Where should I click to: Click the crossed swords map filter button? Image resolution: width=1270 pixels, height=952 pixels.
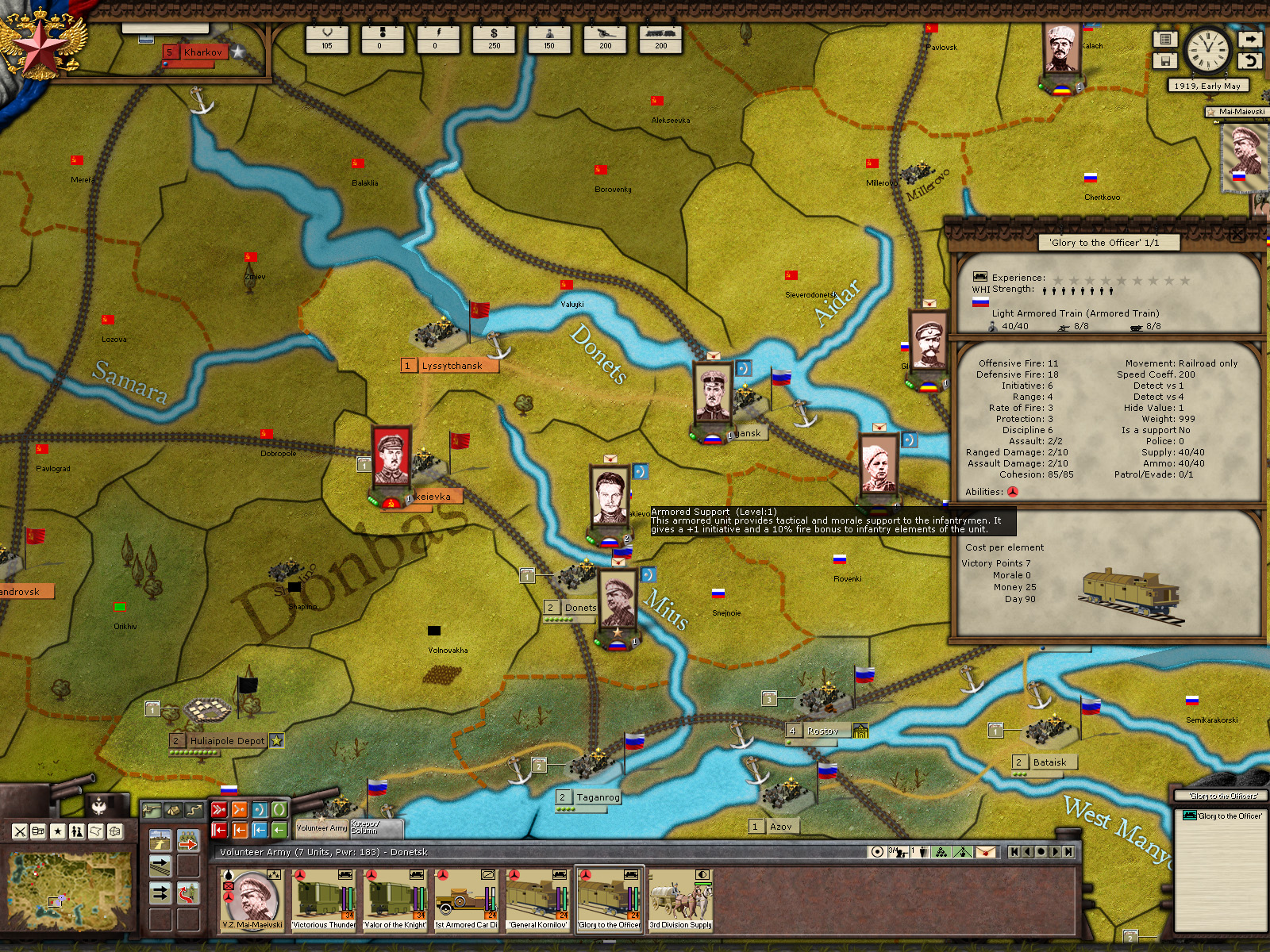20,831
